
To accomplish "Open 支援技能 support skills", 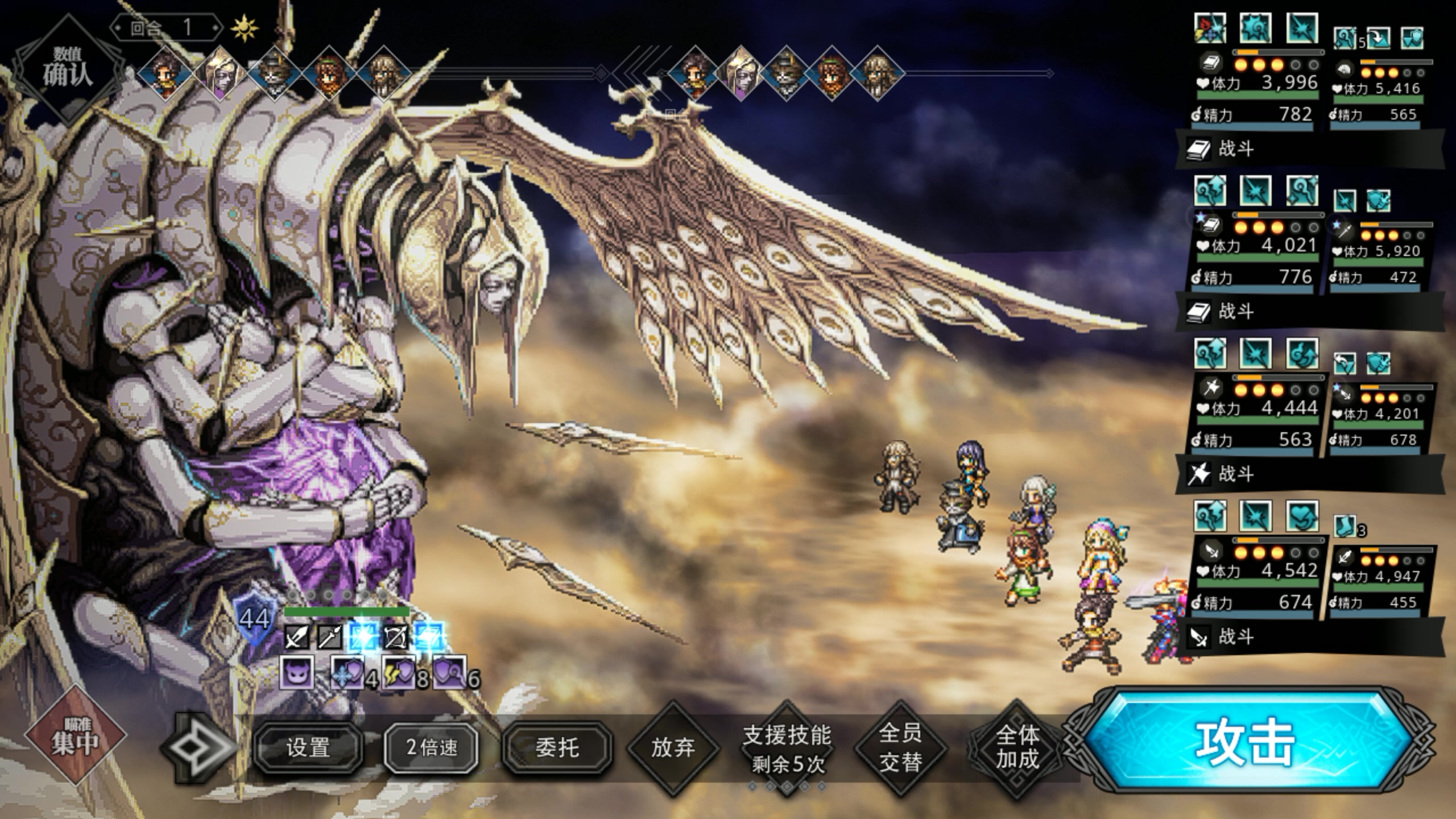I will click(x=787, y=748).
